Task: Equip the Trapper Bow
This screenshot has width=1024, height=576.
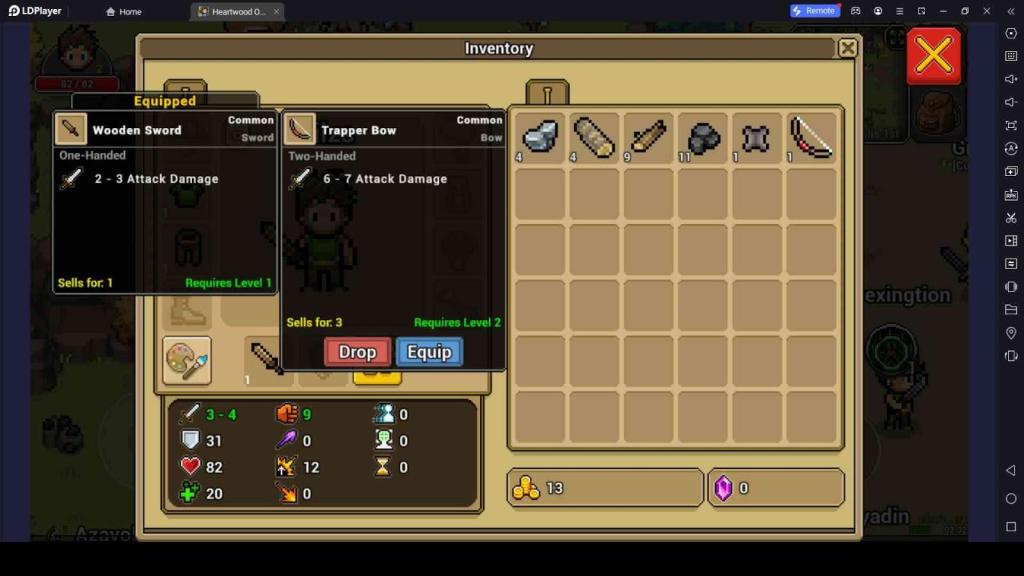Action: click(429, 352)
